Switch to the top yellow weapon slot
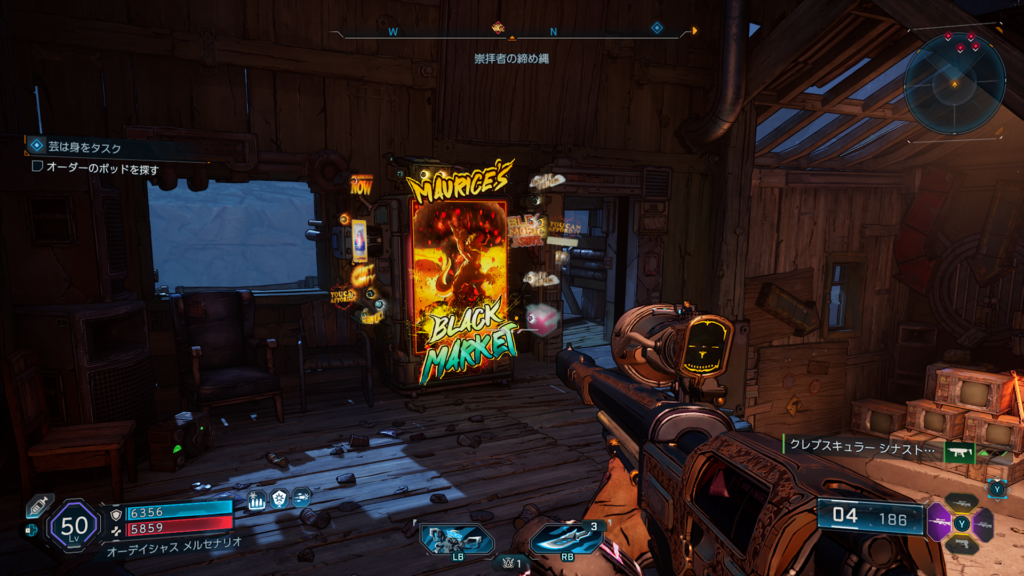This screenshot has height=576, width=1024. click(961, 502)
